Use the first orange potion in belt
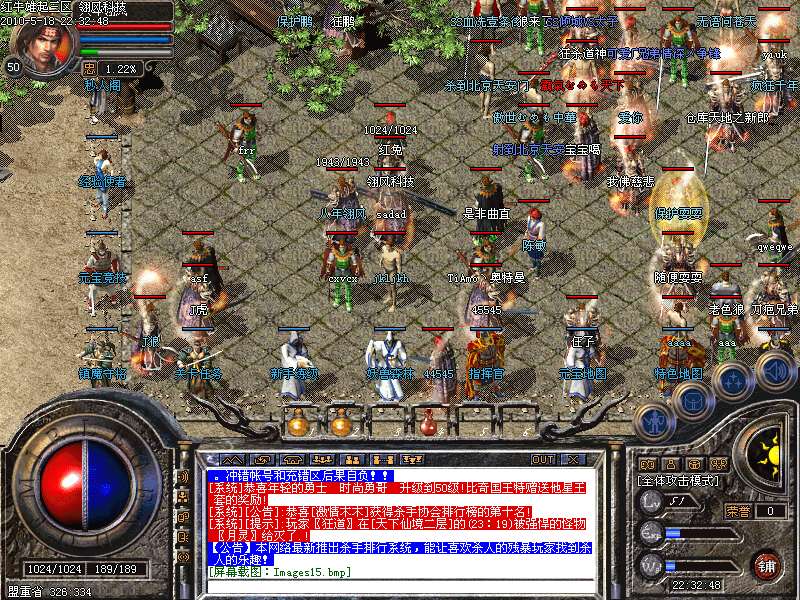Viewport: 800px width, 600px height. pyautogui.click(x=297, y=424)
